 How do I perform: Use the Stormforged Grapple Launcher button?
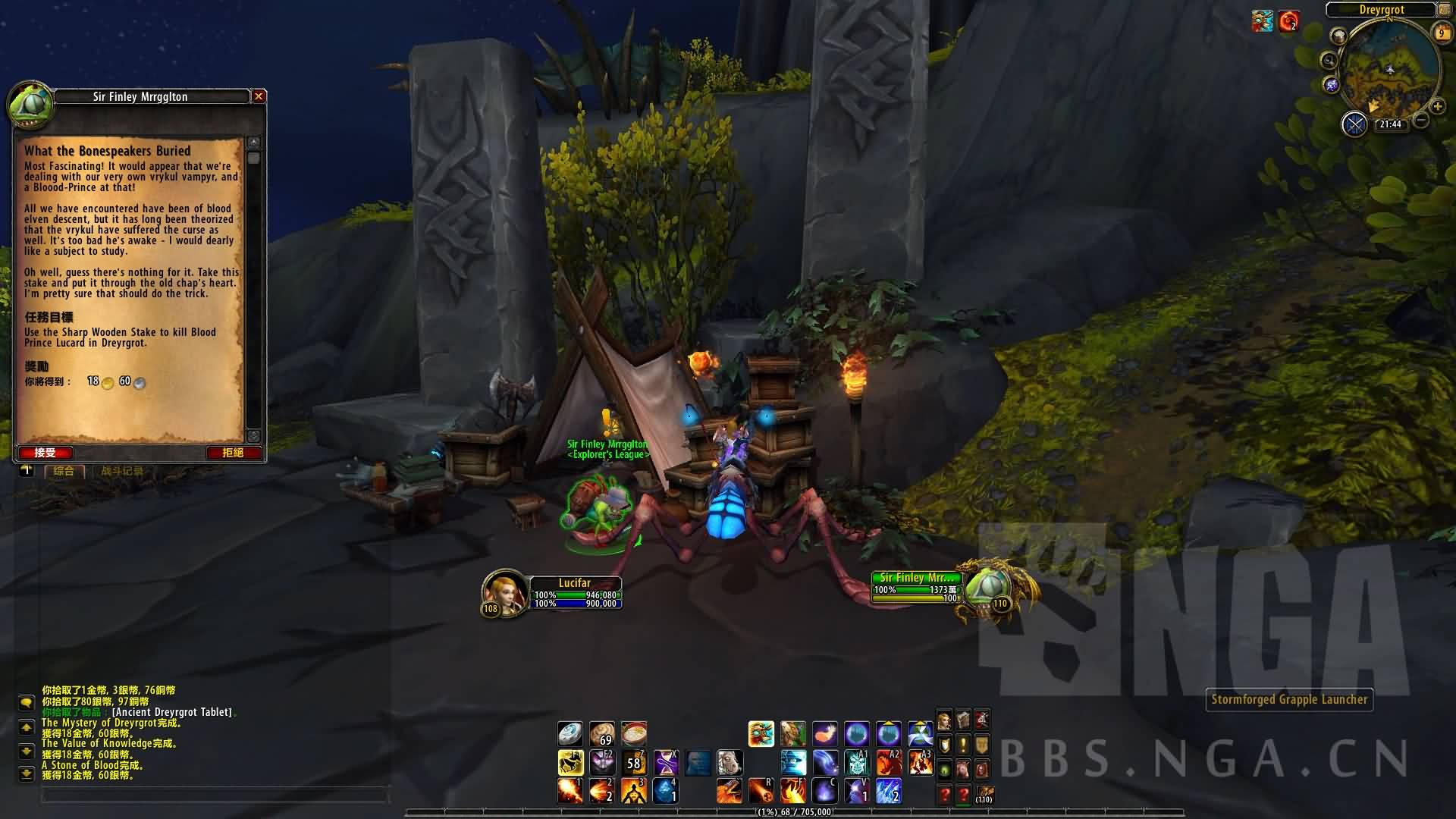click(1289, 699)
